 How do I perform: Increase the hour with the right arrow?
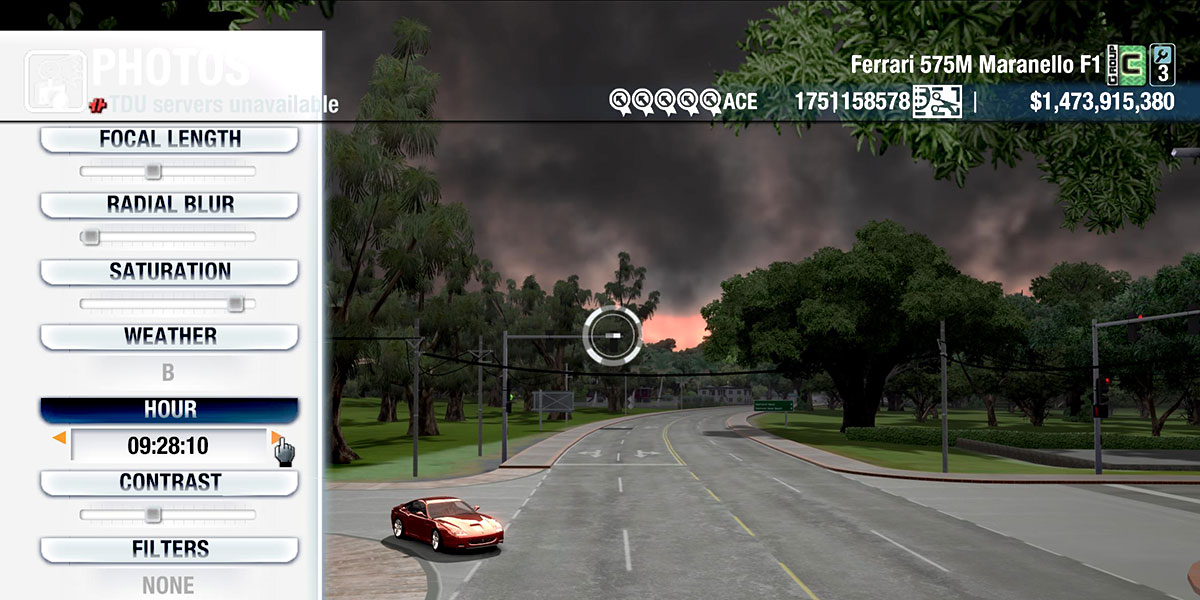(x=276, y=438)
